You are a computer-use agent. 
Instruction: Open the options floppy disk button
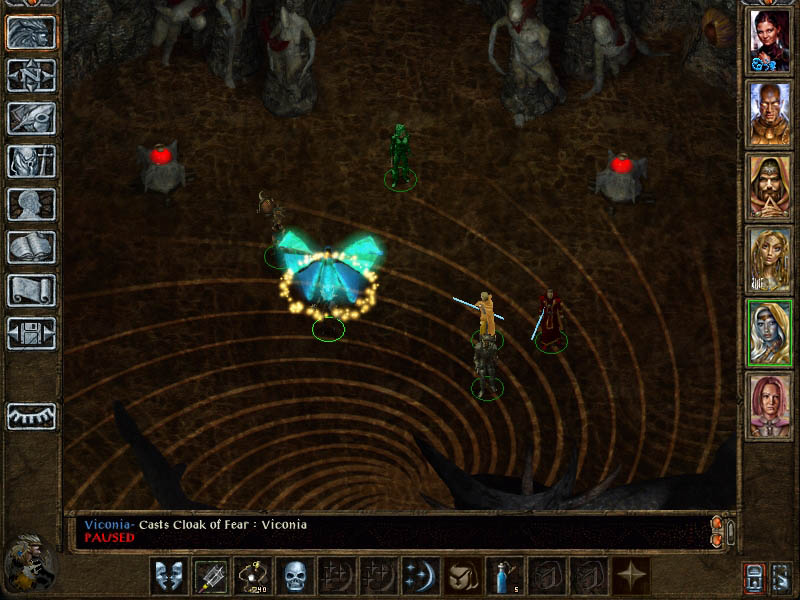coord(31,334)
